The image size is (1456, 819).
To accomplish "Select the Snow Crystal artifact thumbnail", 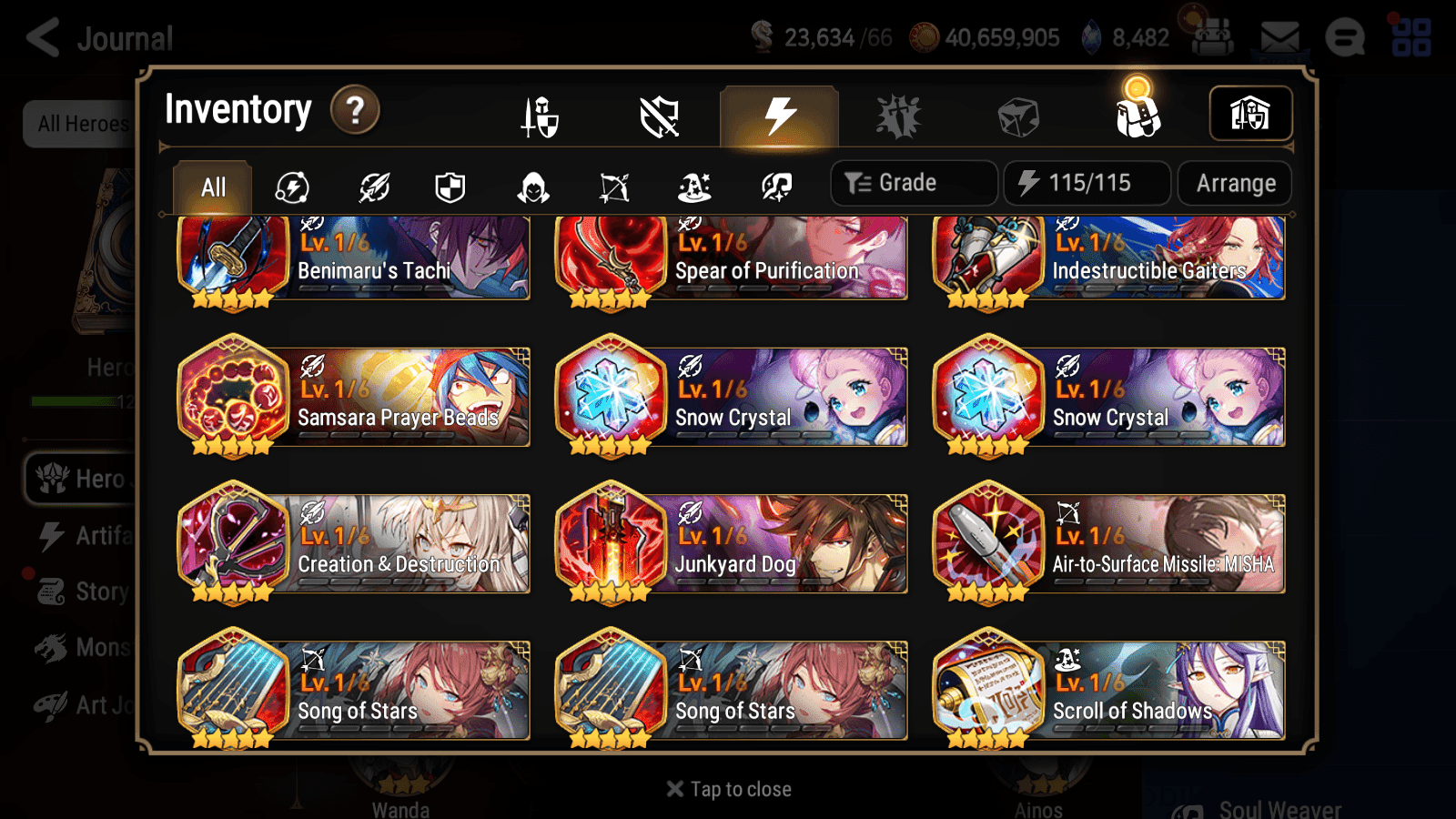I will 612,393.
